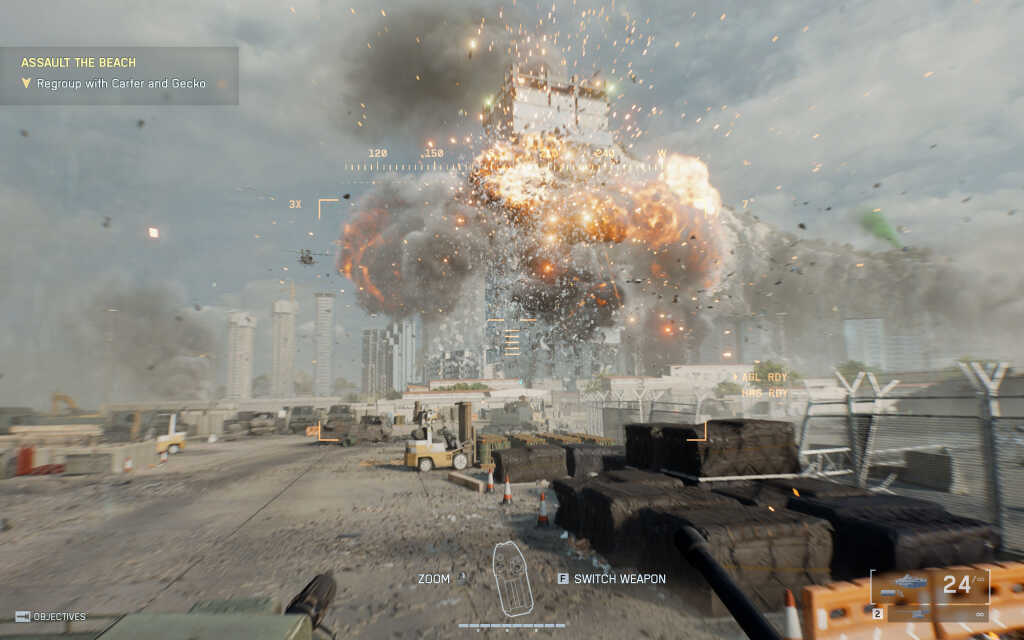The width and height of the screenshot is (1024, 640).
Task: Click the vehicle status outline icon
Action: [x=512, y=578]
